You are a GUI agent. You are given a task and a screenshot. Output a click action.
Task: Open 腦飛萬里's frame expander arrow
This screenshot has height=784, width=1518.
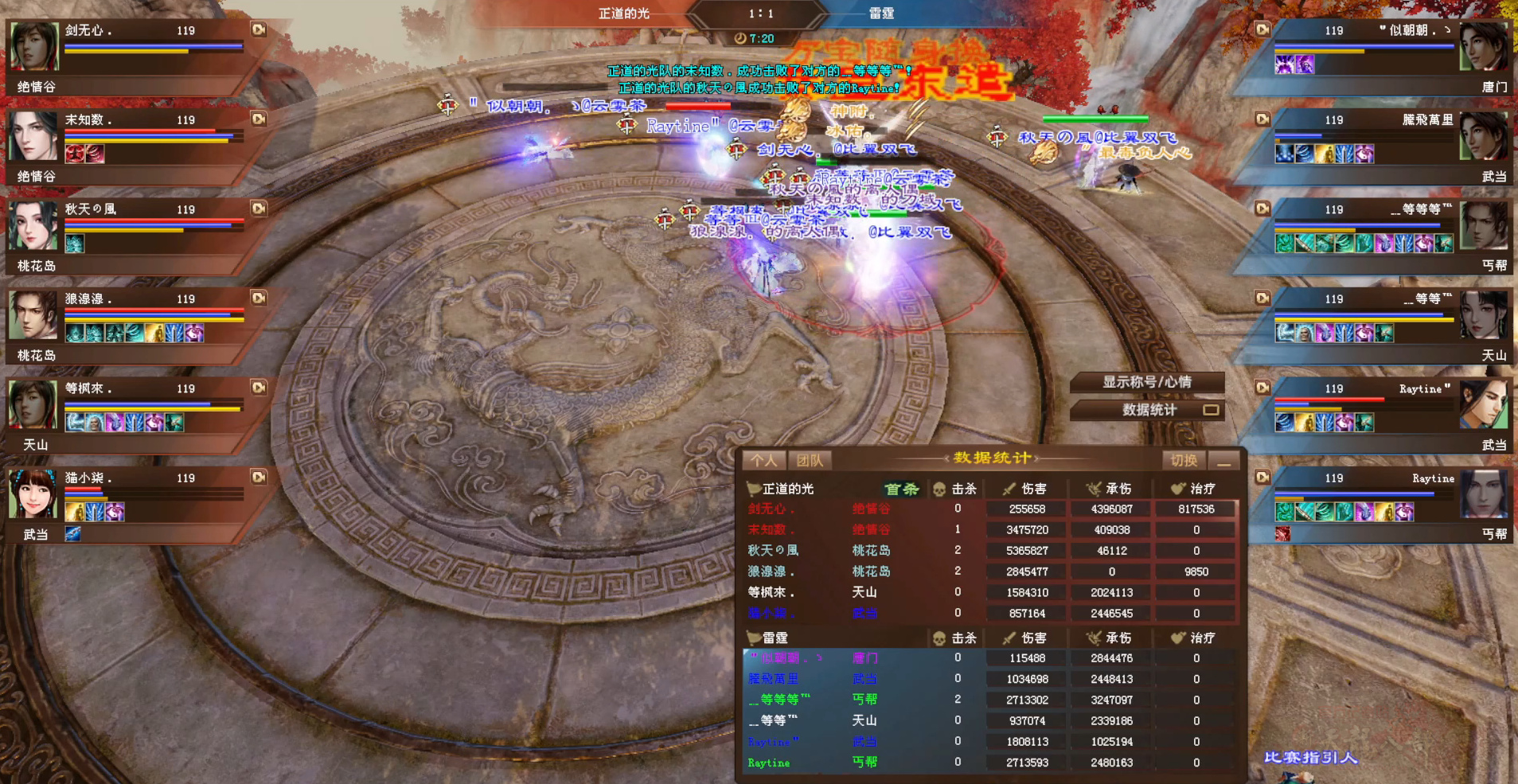click(1262, 119)
